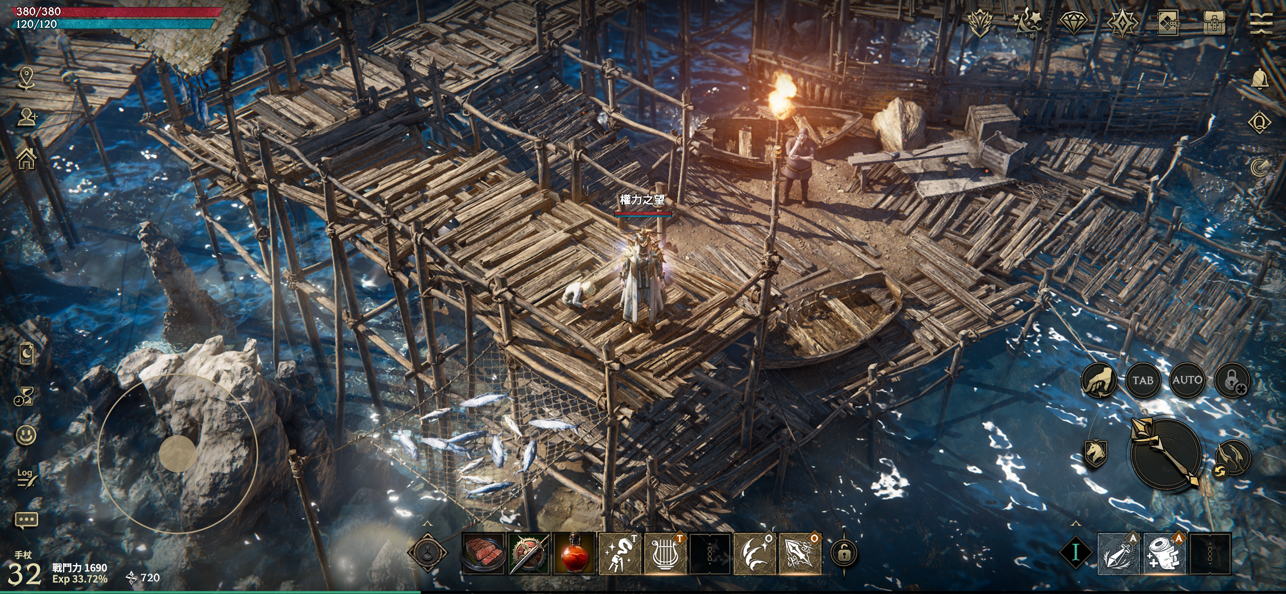Screen dimensions: 1286x594
Task: Tap the main staff attack button
Action: click(x=1165, y=454)
